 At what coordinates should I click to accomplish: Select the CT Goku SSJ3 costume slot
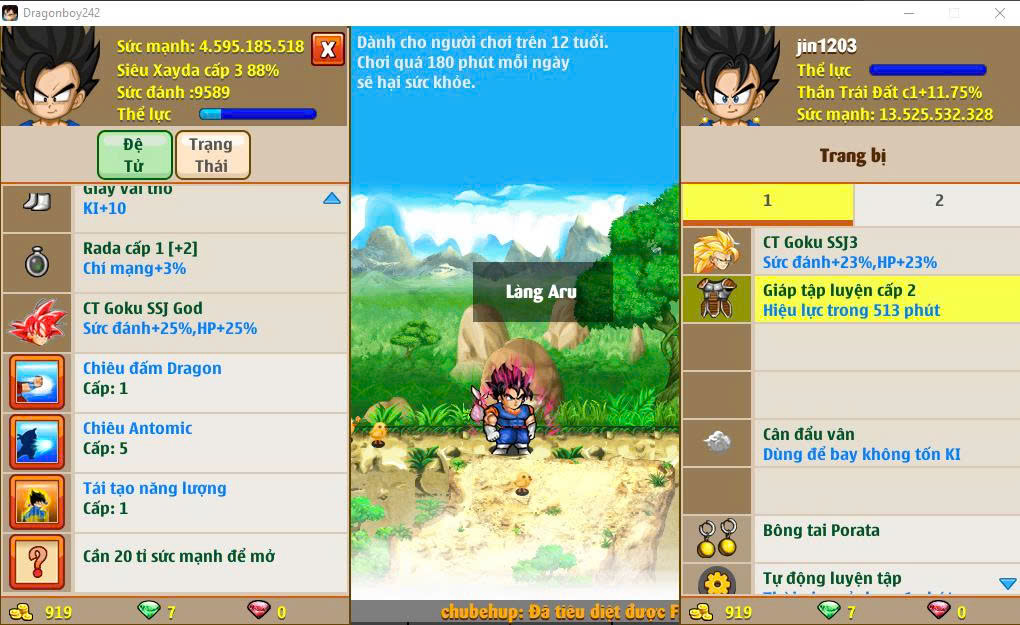pyautogui.click(x=850, y=252)
